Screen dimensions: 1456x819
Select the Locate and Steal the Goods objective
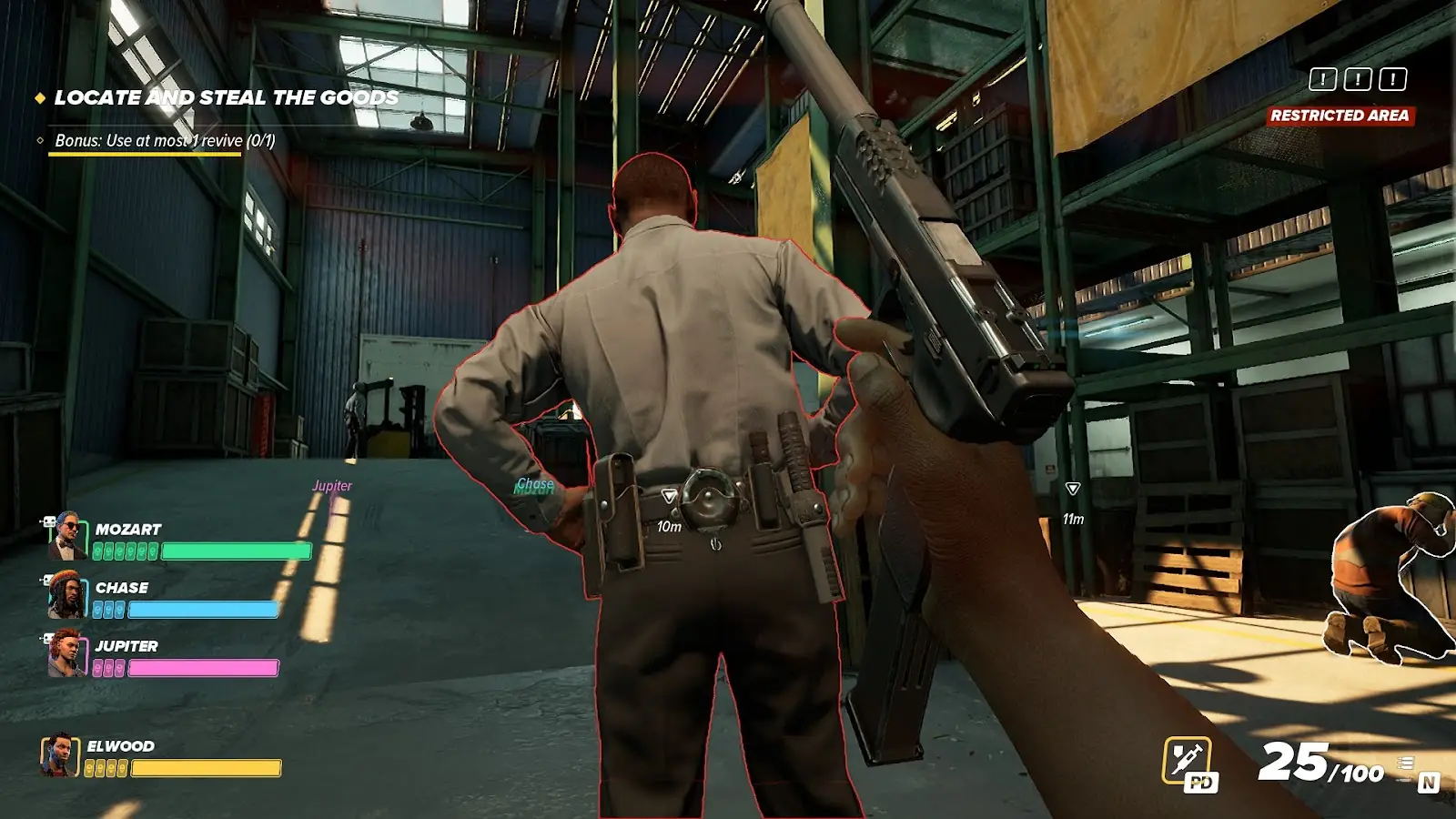coord(226,98)
